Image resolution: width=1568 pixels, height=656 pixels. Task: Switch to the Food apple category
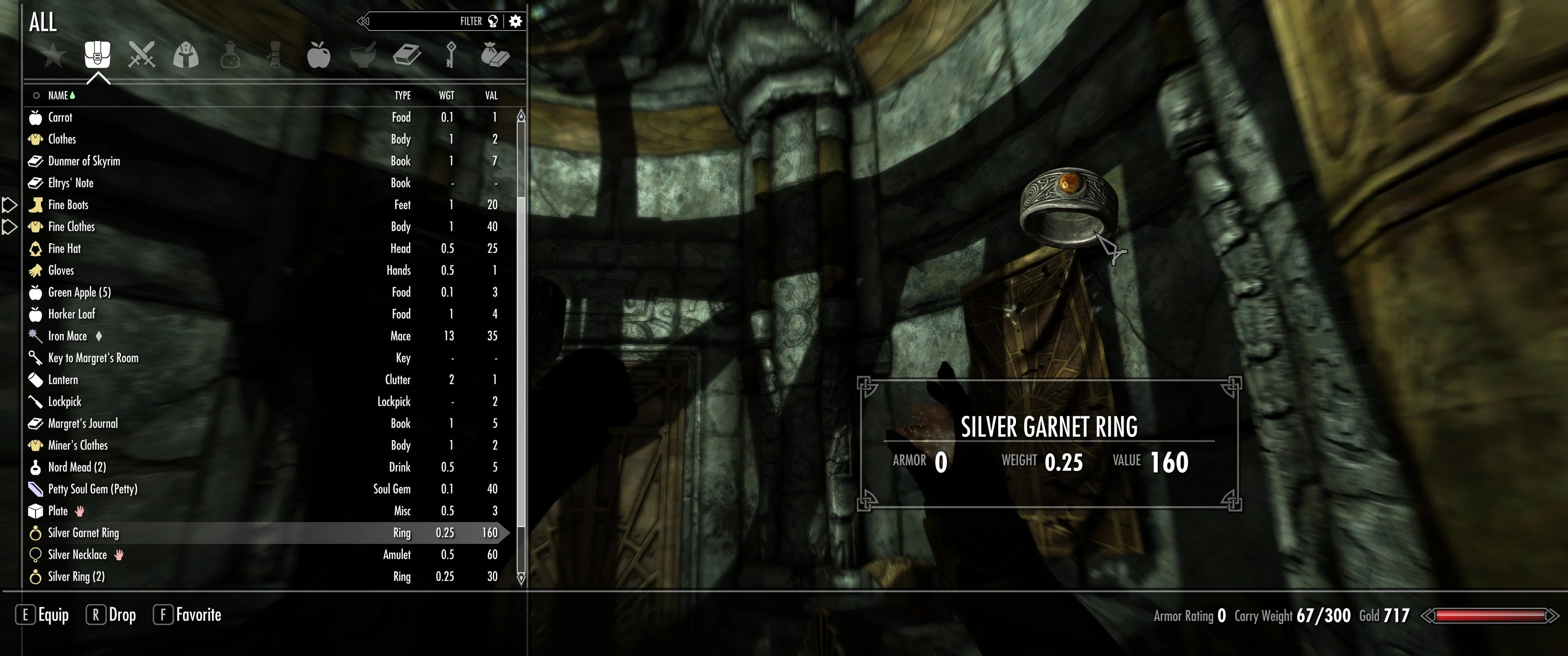click(318, 55)
